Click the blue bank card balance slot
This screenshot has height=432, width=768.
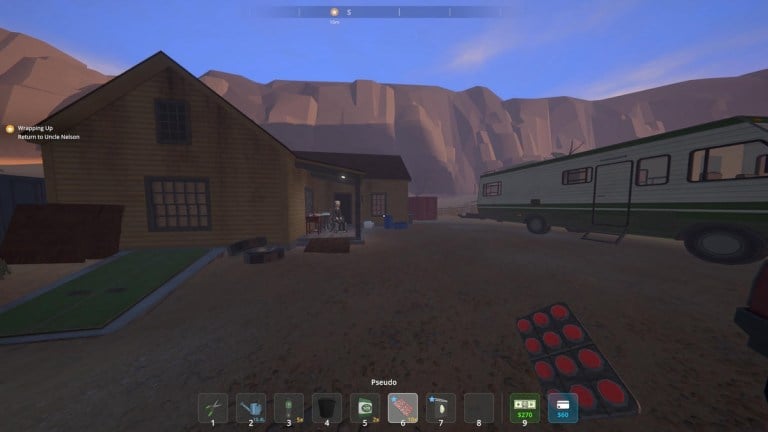tap(562, 407)
